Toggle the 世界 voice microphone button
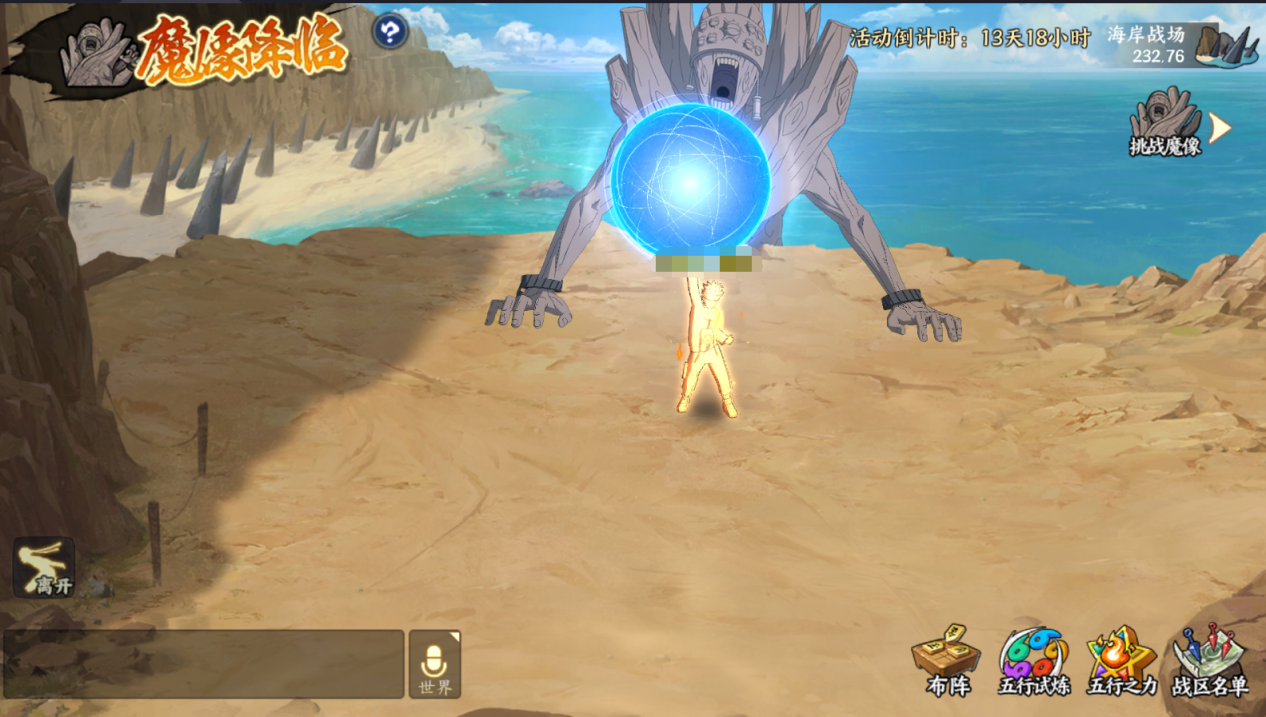 click(435, 664)
